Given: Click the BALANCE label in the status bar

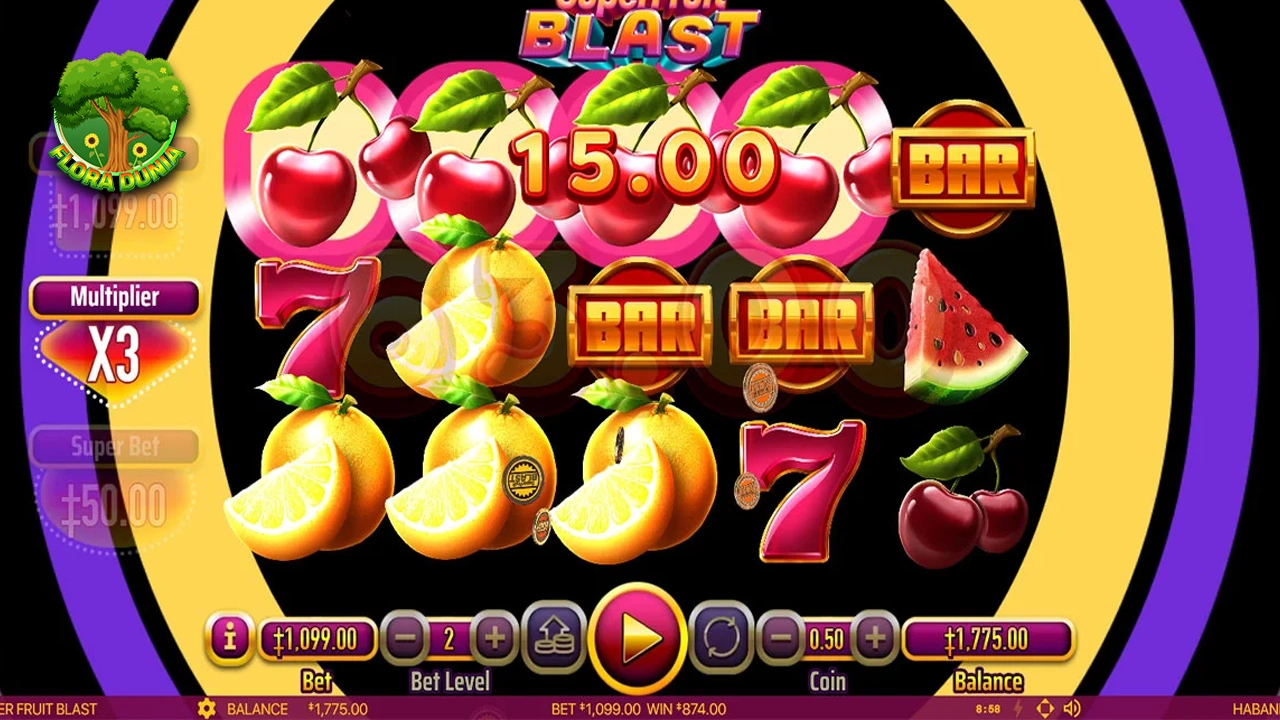Looking at the screenshot, I should click(258, 708).
